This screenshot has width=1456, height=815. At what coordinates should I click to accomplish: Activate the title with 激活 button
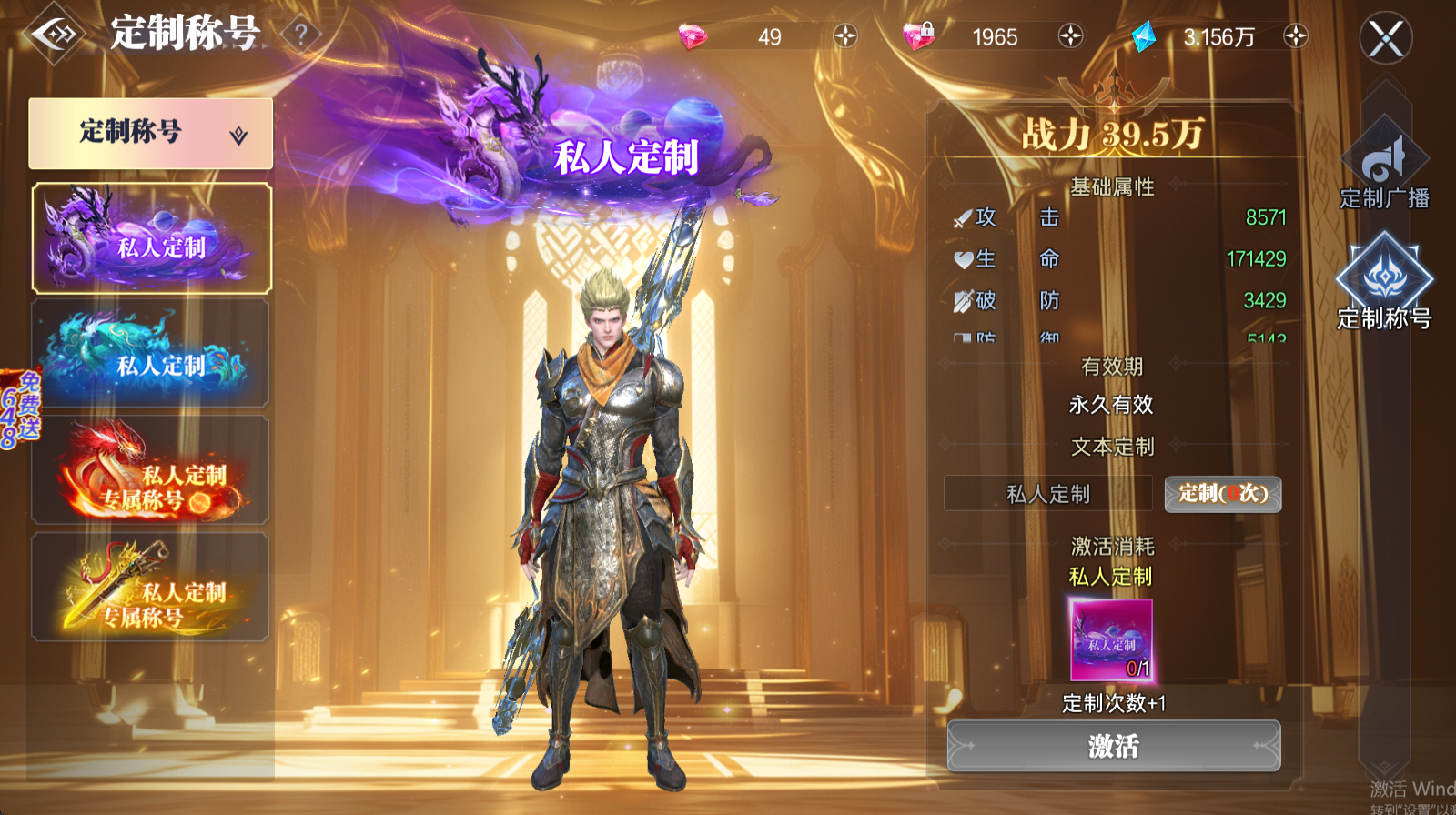1114,747
